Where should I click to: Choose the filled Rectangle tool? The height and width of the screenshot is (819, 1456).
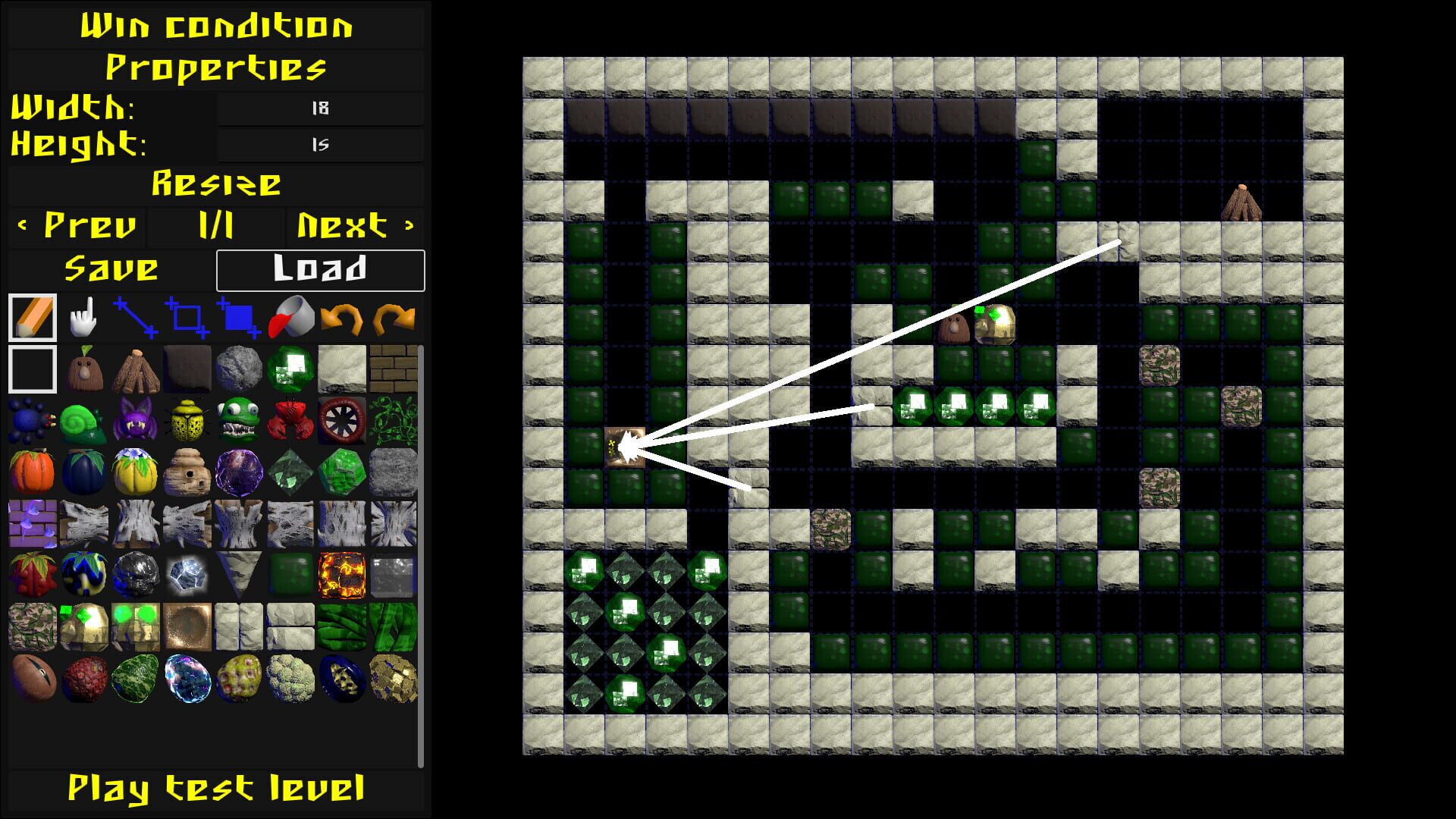240,317
